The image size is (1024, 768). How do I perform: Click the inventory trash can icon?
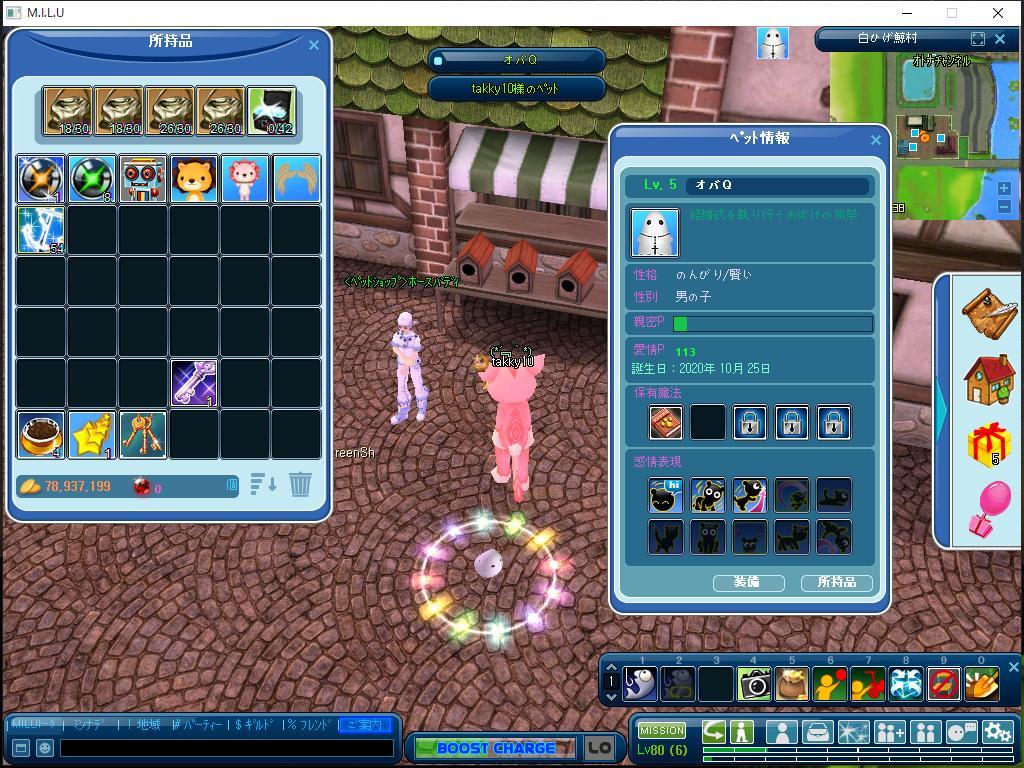pyautogui.click(x=300, y=485)
